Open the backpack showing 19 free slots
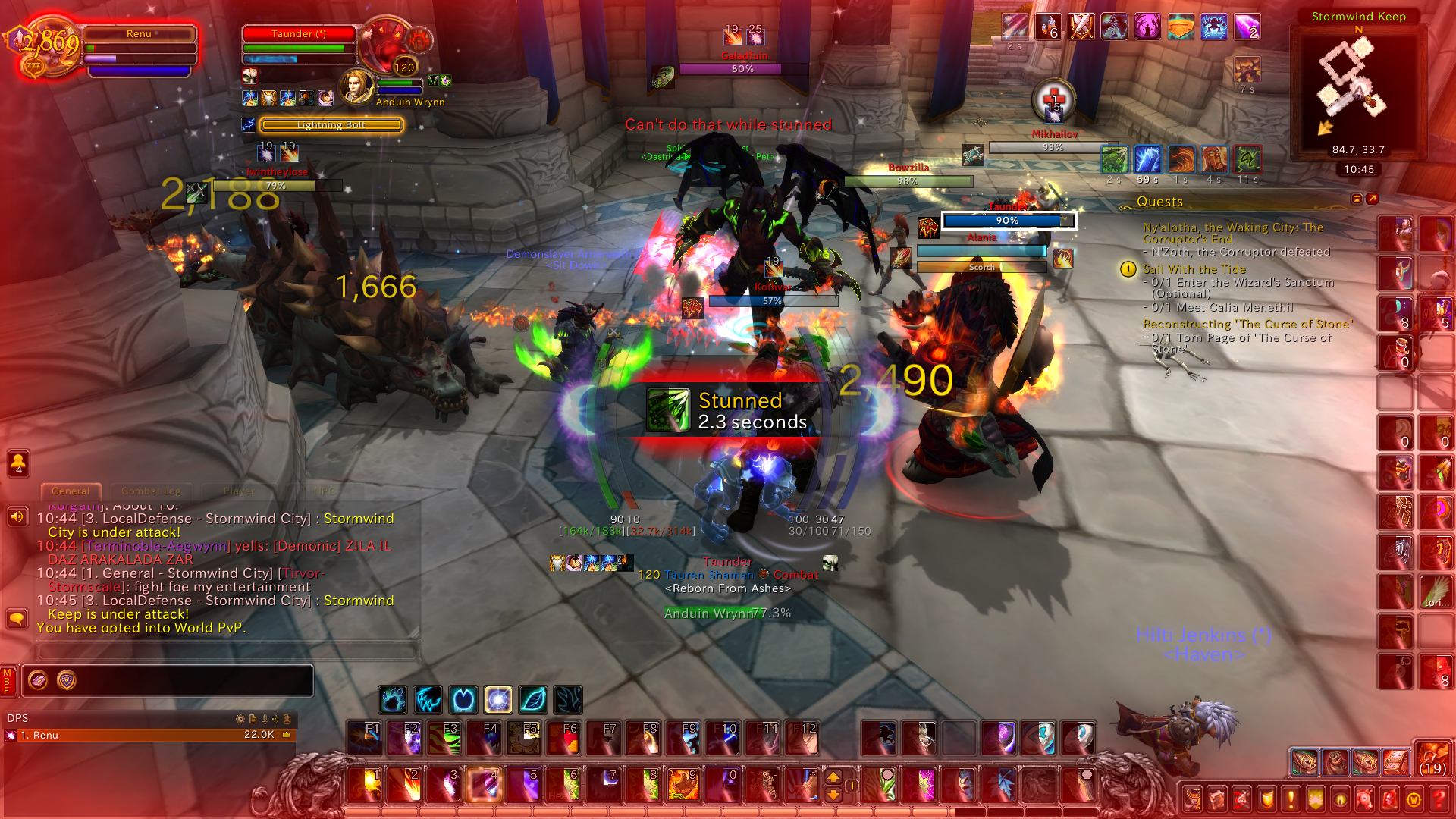 pos(1432,760)
